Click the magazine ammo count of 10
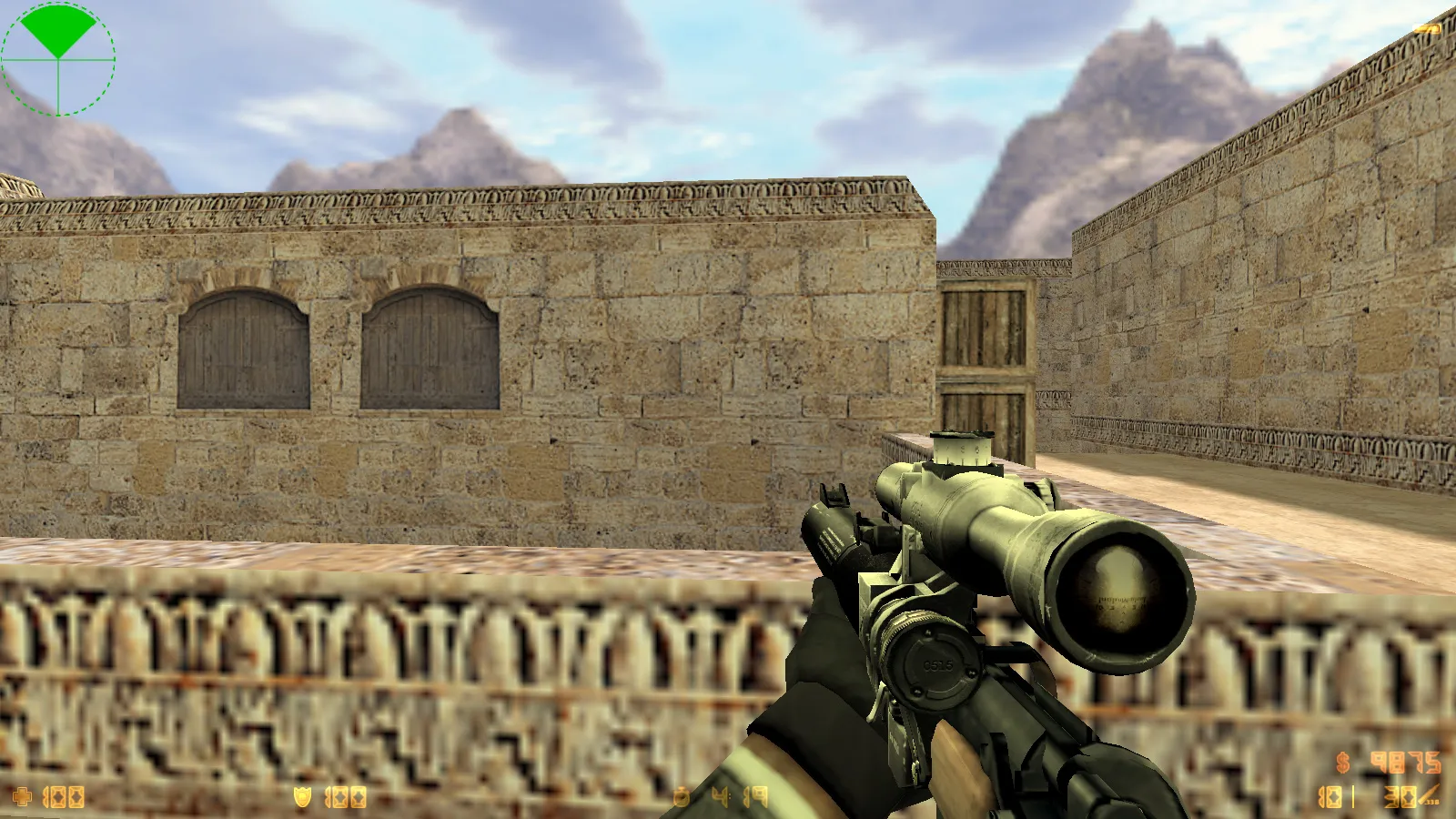This screenshot has height=819, width=1456. coord(1330,796)
